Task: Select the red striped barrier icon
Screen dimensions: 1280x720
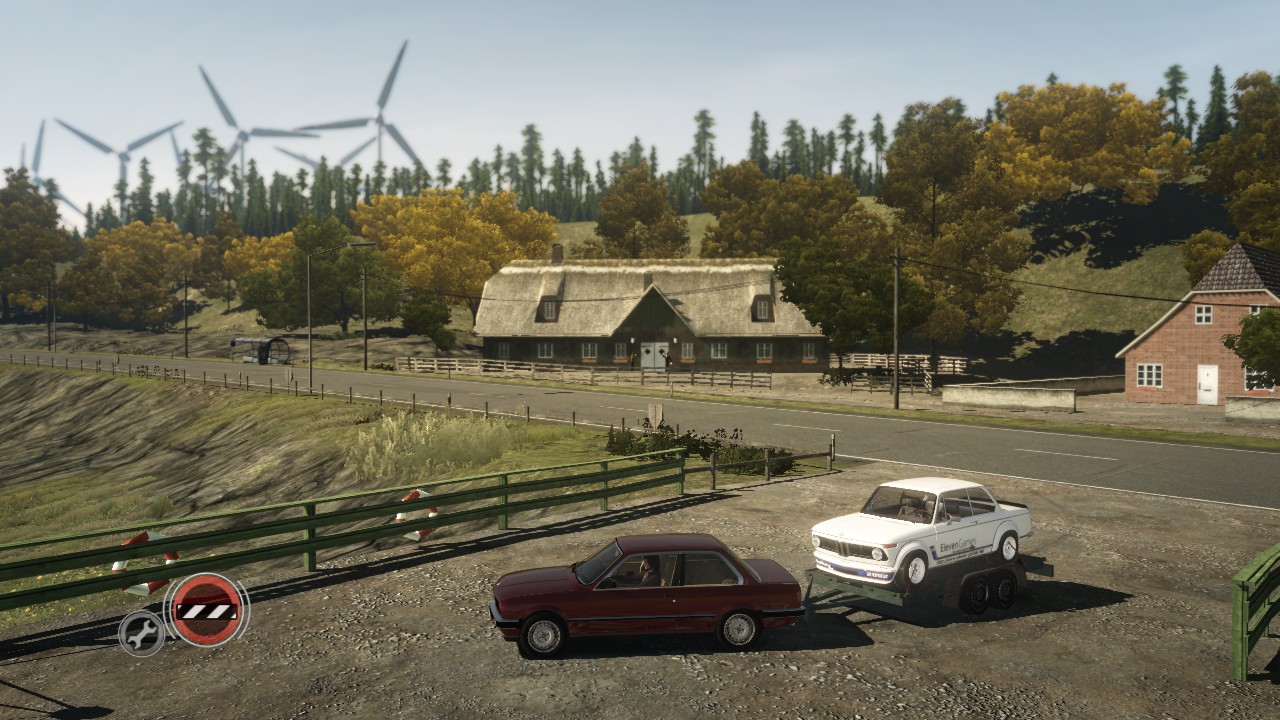Action: click(x=207, y=609)
